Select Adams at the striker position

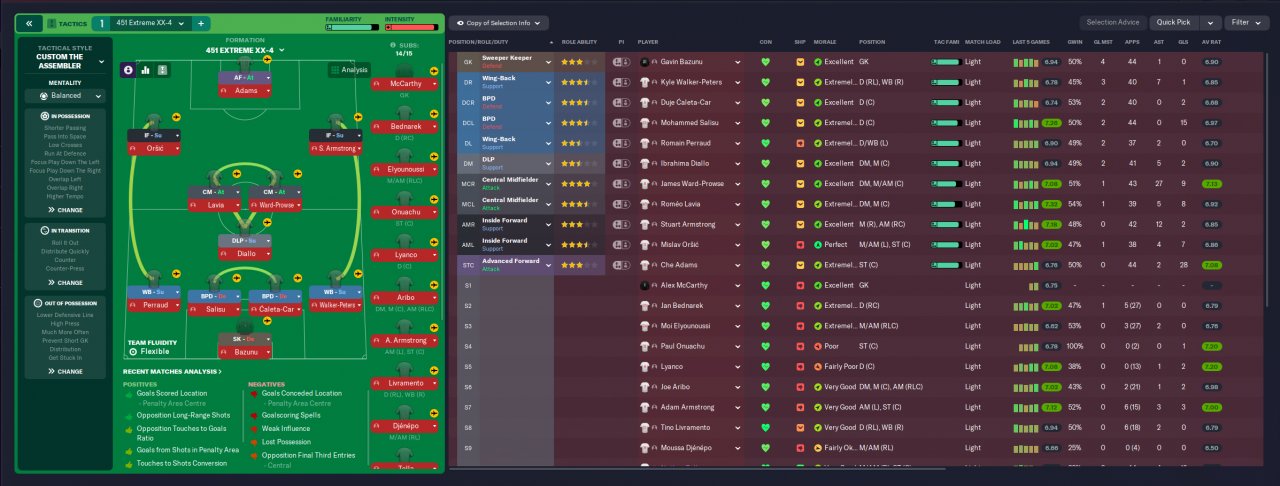(x=245, y=90)
